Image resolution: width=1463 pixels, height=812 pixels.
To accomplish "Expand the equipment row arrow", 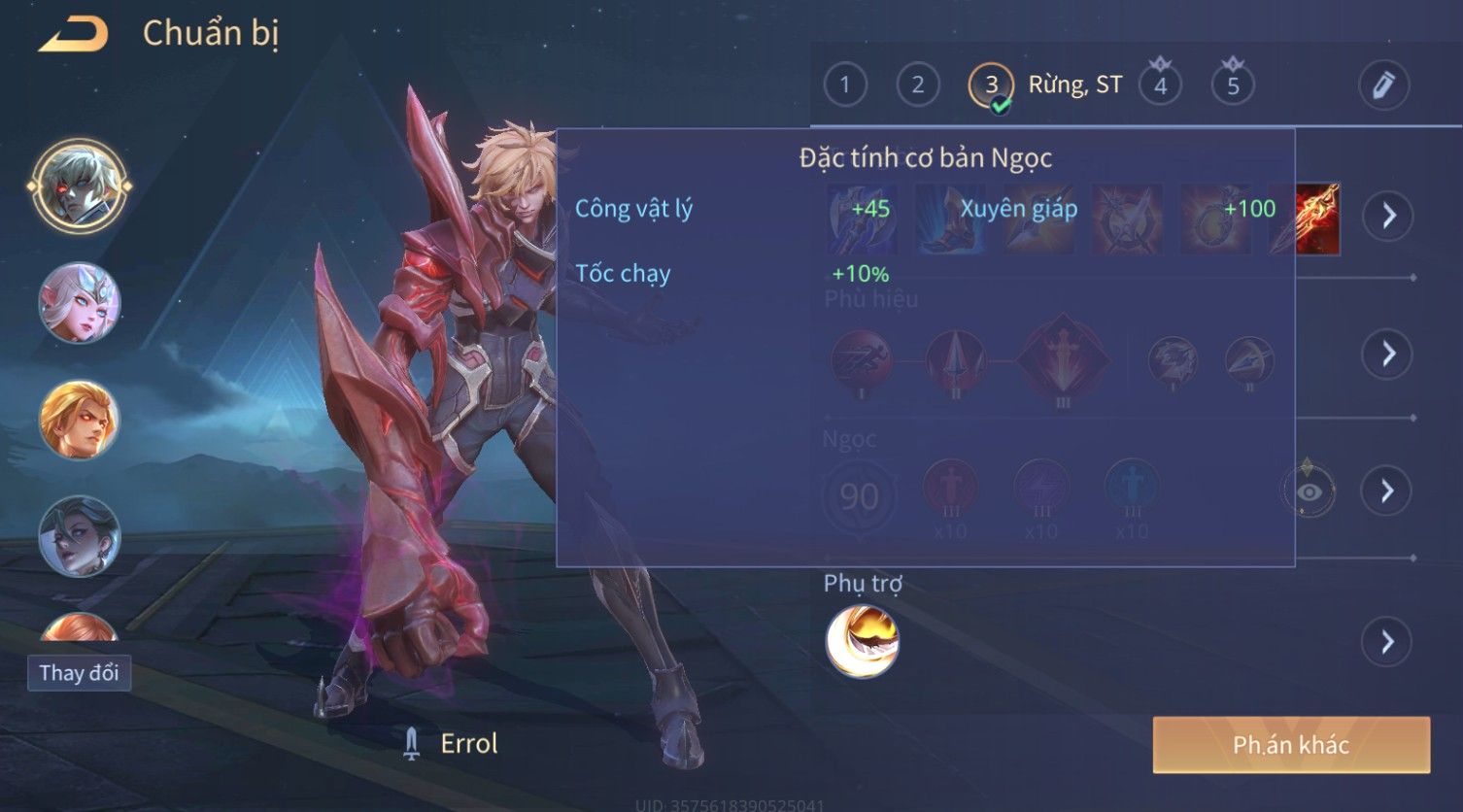I will tap(1388, 216).
